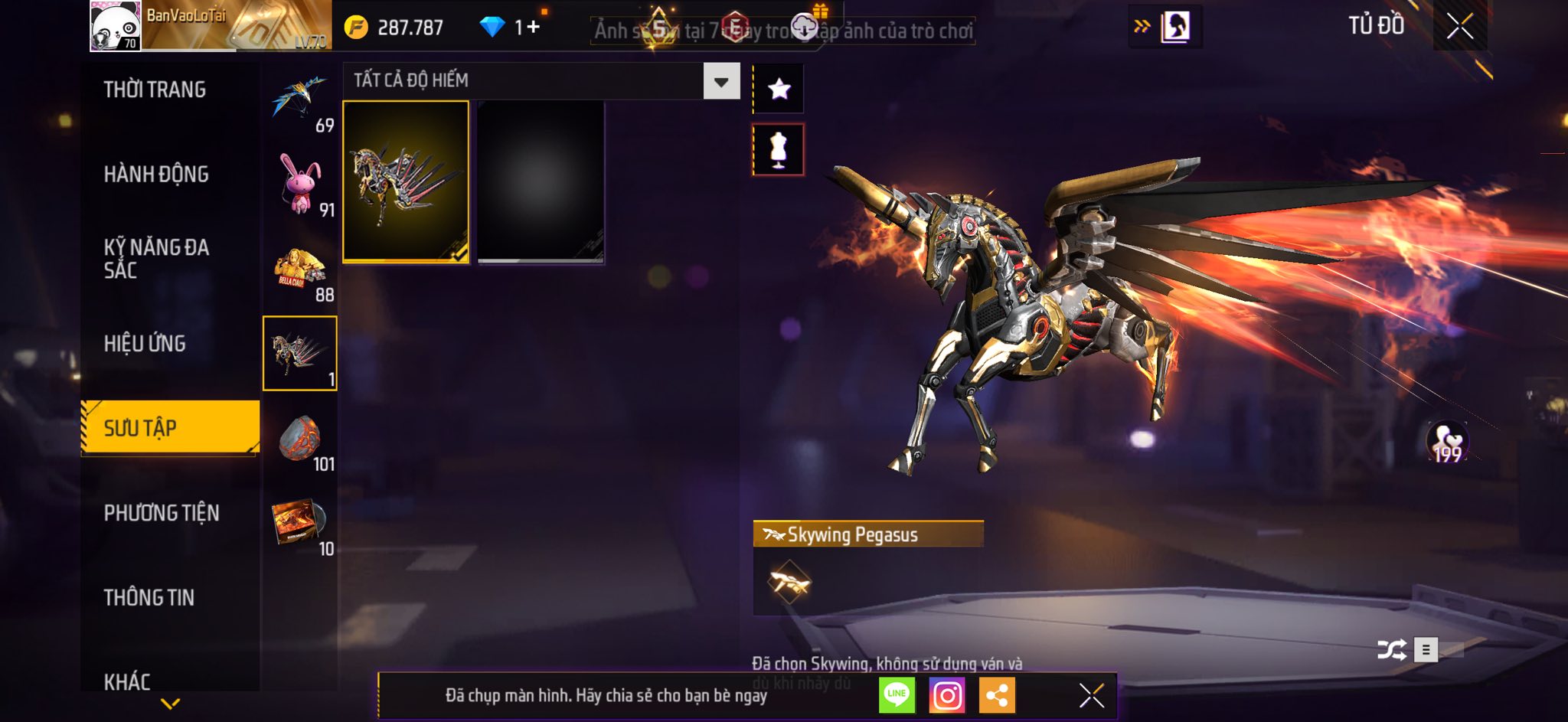Viewport: 1568px width, 722px height.
Task: Open the Thời Trang category
Action: tap(155, 90)
